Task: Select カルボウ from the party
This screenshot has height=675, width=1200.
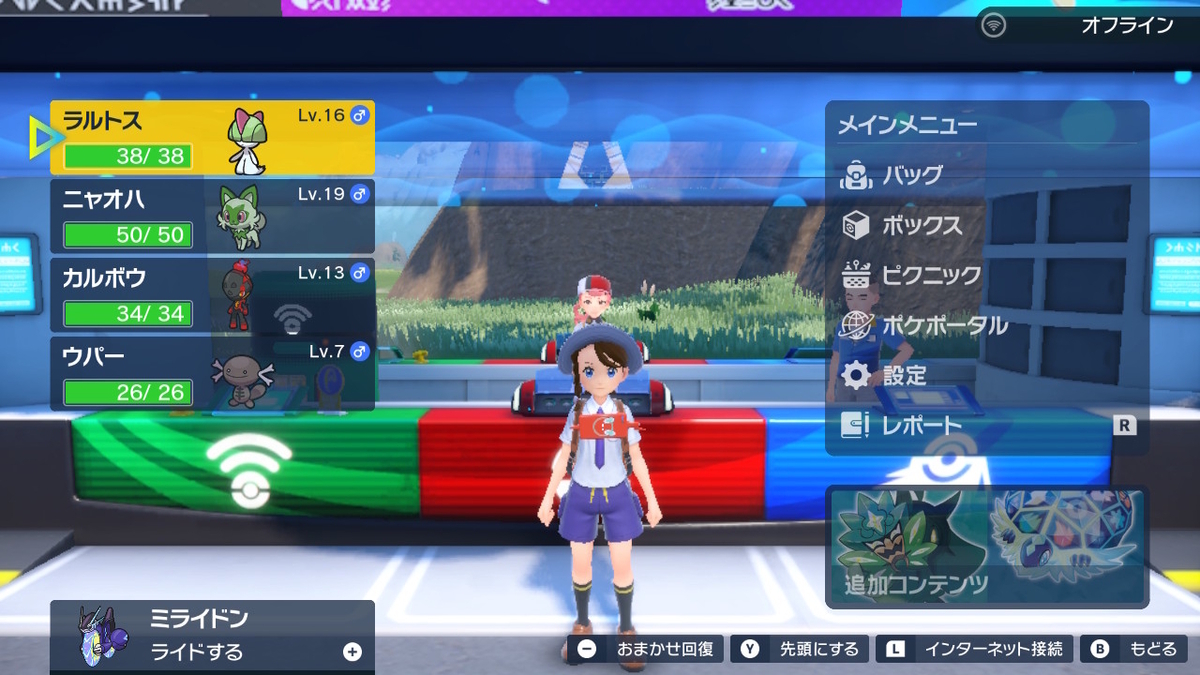Action: 212,295
